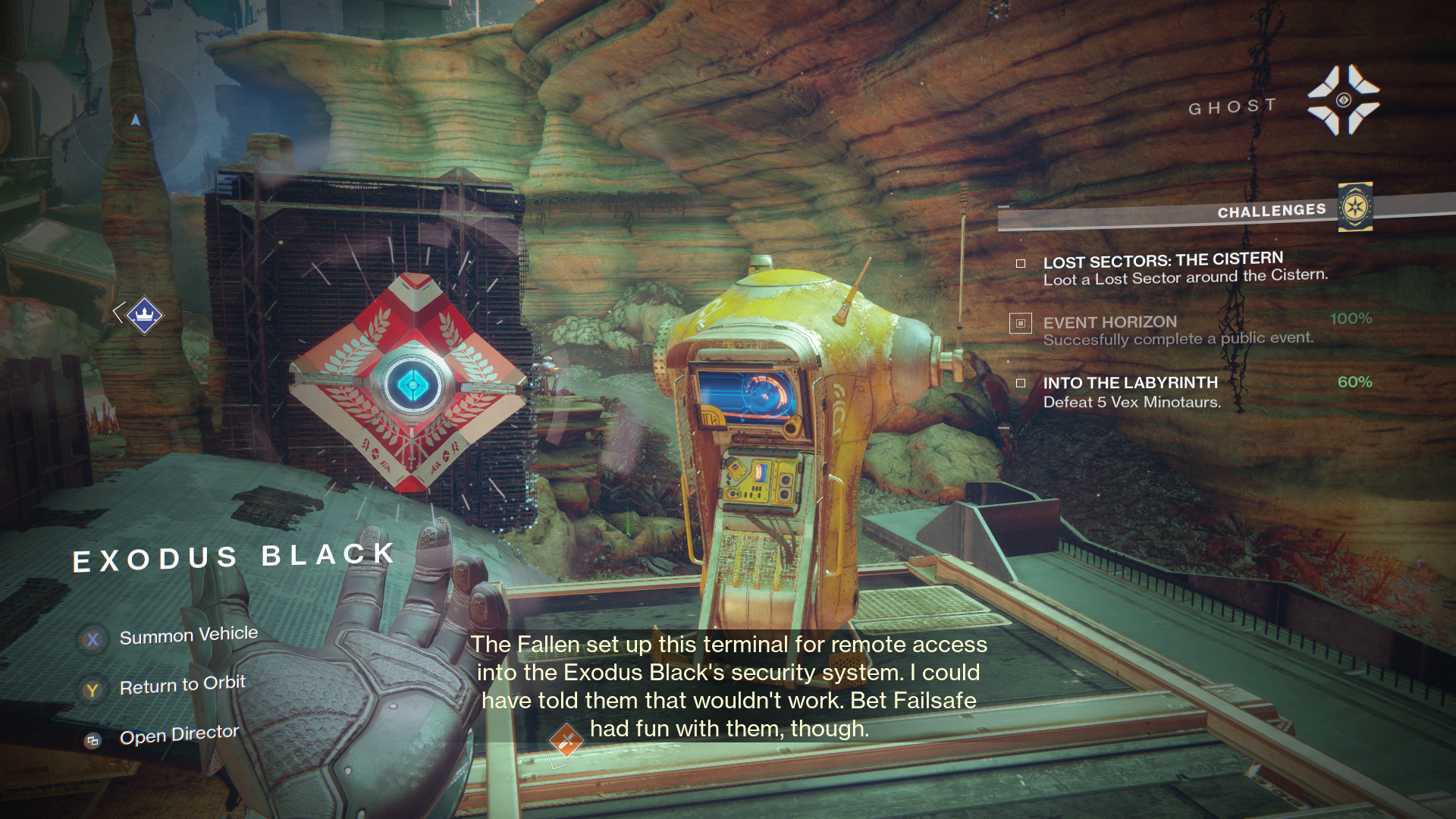Viewport: 1456px width, 819px height.
Task: Click the Ghost shell icon
Action: coord(1343,100)
